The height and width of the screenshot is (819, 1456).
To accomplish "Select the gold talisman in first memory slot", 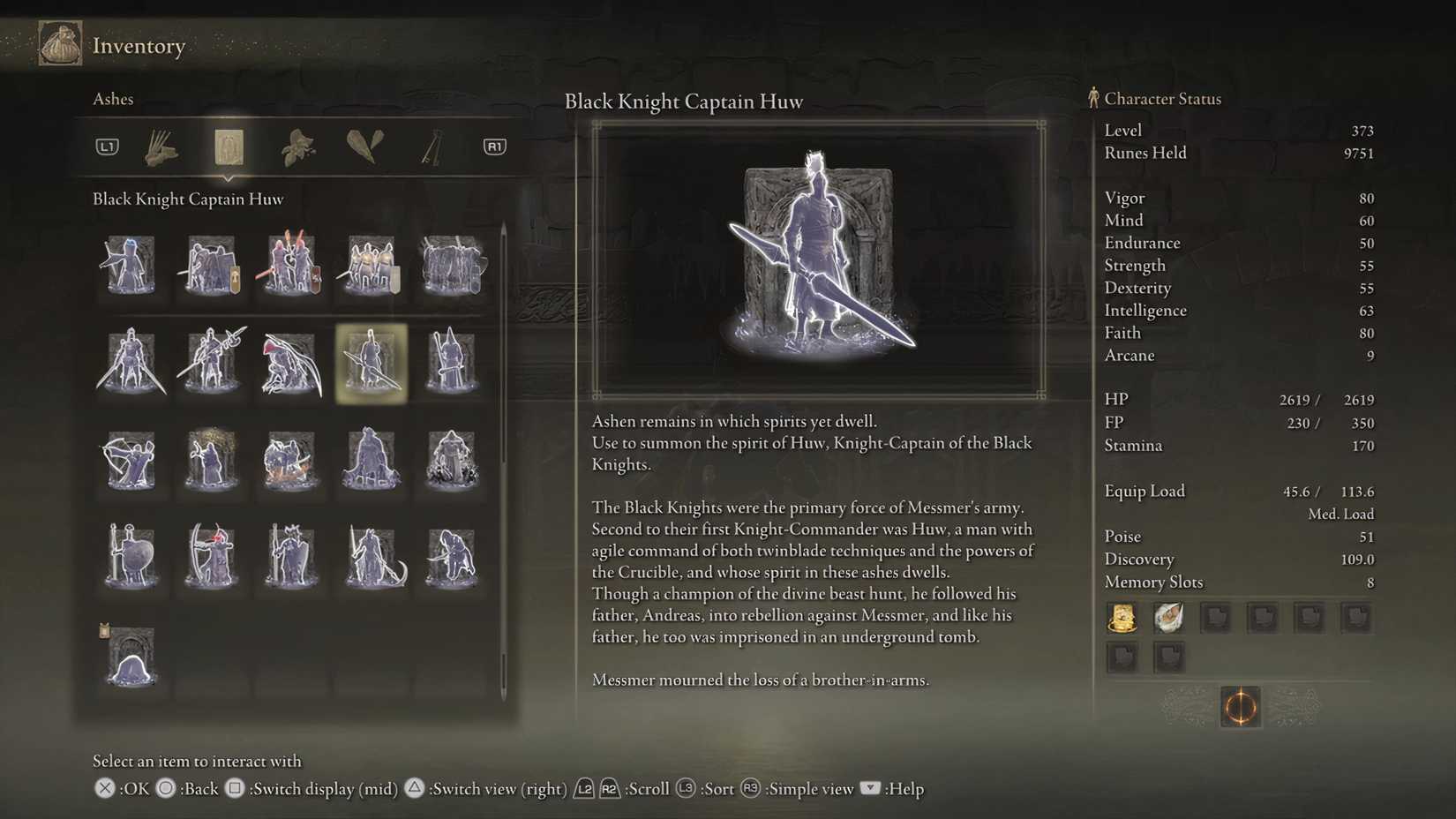I will click(x=1122, y=617).
